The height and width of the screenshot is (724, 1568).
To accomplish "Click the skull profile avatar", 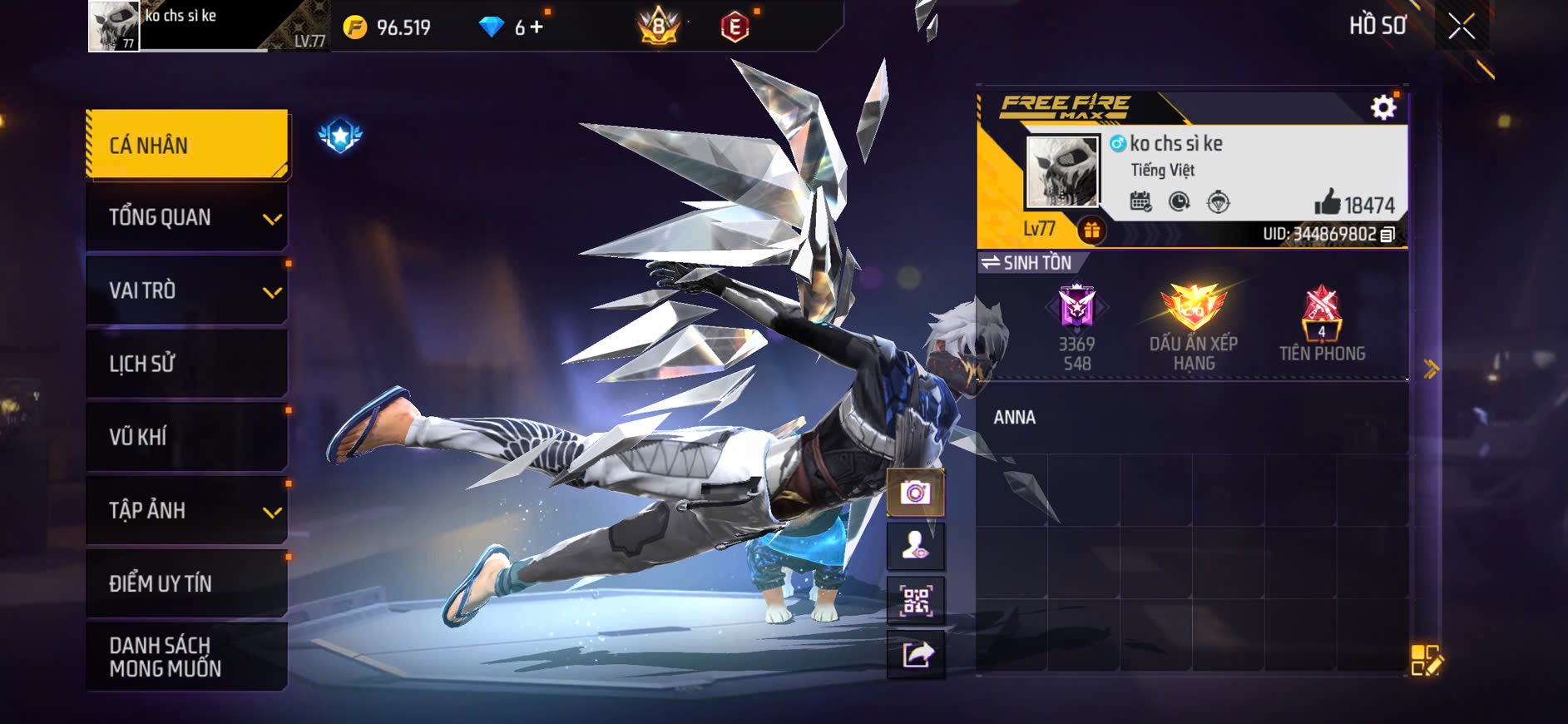I will click(1062, 171).
